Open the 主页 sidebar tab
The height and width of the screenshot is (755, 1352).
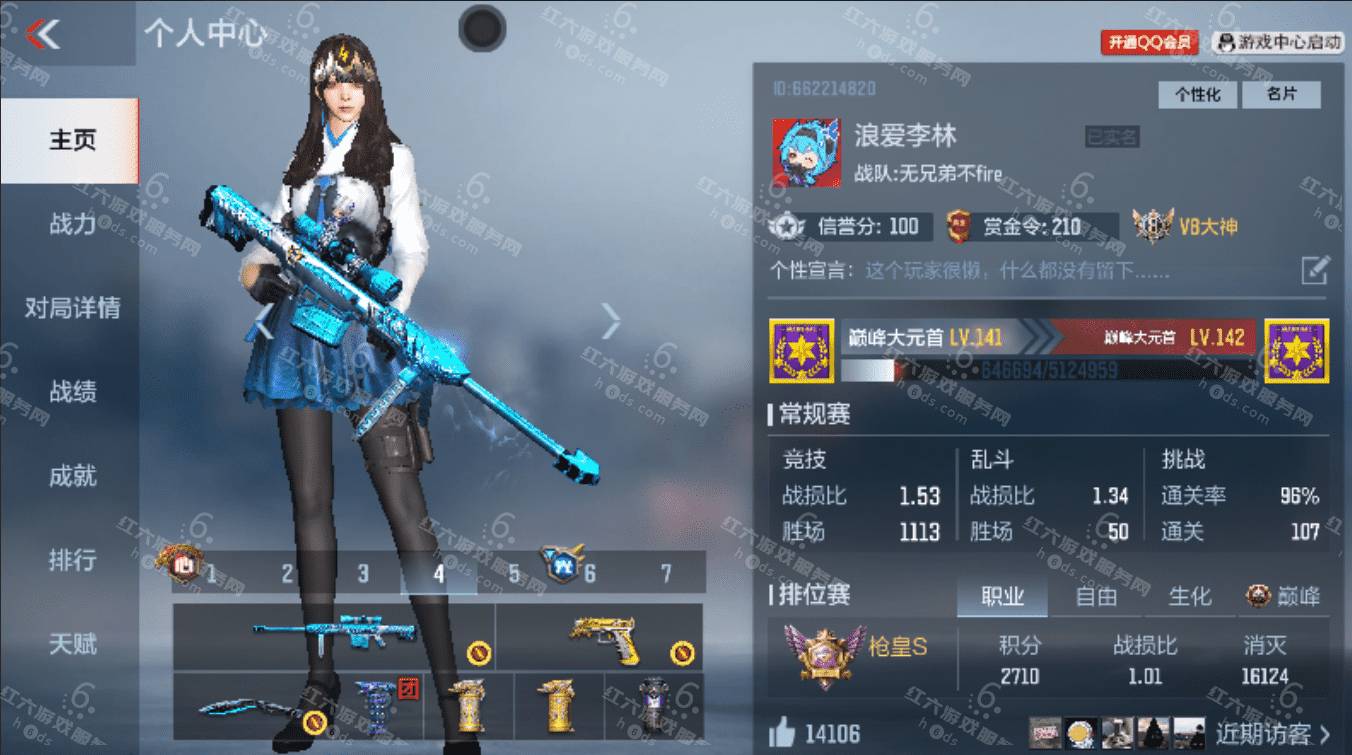click(71, 141)
